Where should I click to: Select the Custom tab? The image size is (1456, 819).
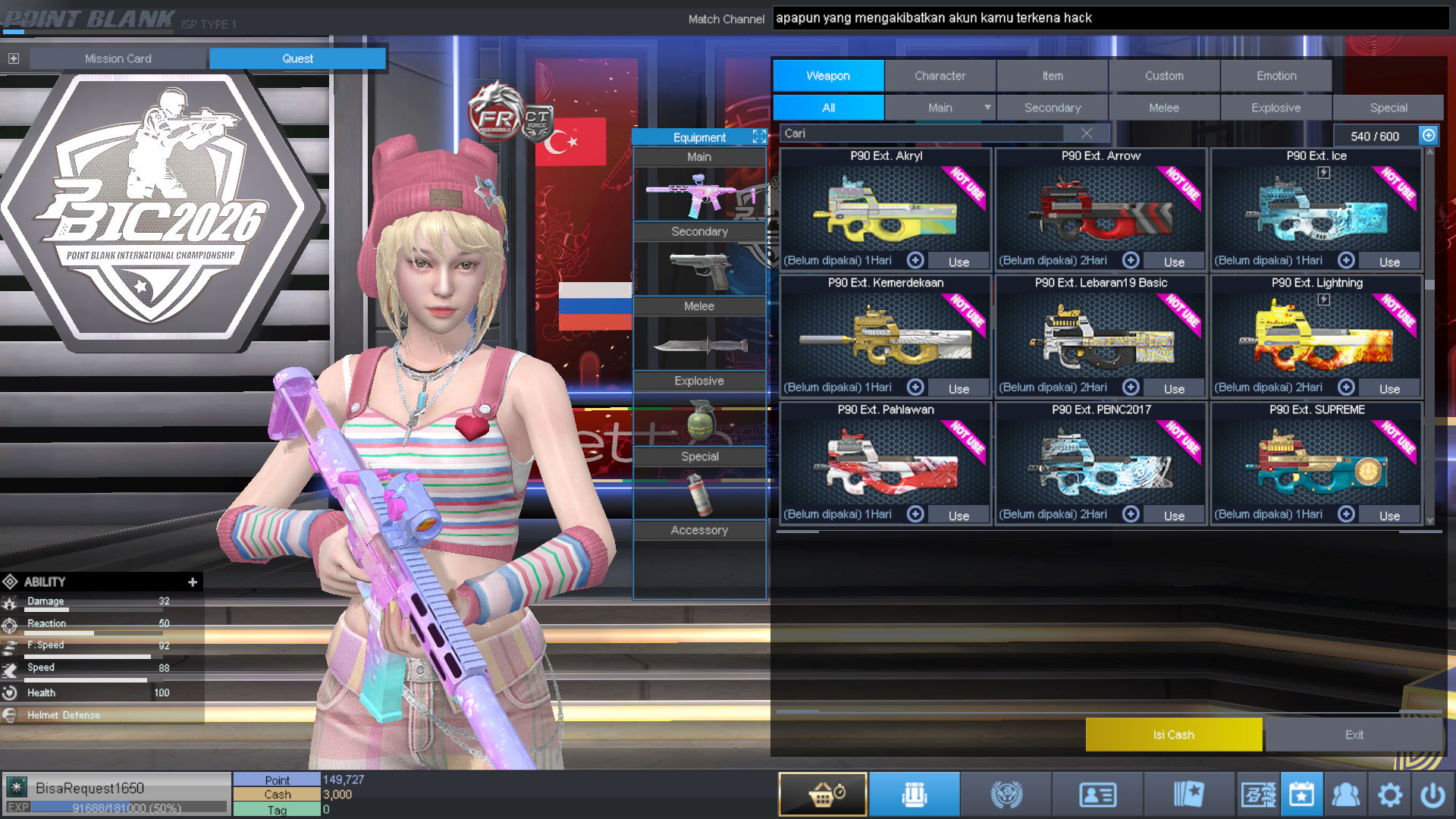[1164, 76]
